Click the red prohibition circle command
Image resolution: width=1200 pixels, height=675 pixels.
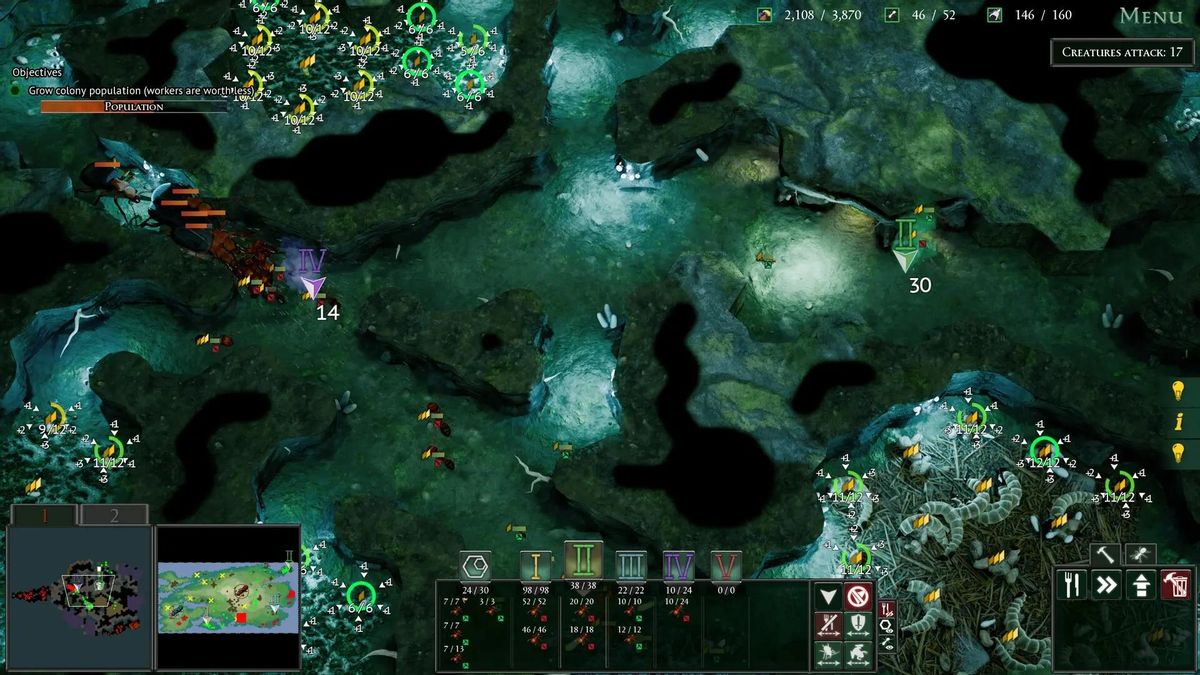coord(858,597)
